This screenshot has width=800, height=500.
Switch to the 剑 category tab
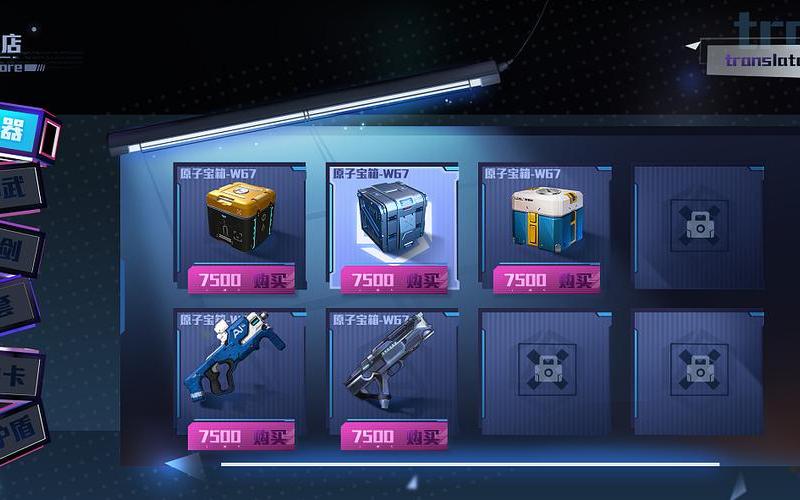click(18, 248)
